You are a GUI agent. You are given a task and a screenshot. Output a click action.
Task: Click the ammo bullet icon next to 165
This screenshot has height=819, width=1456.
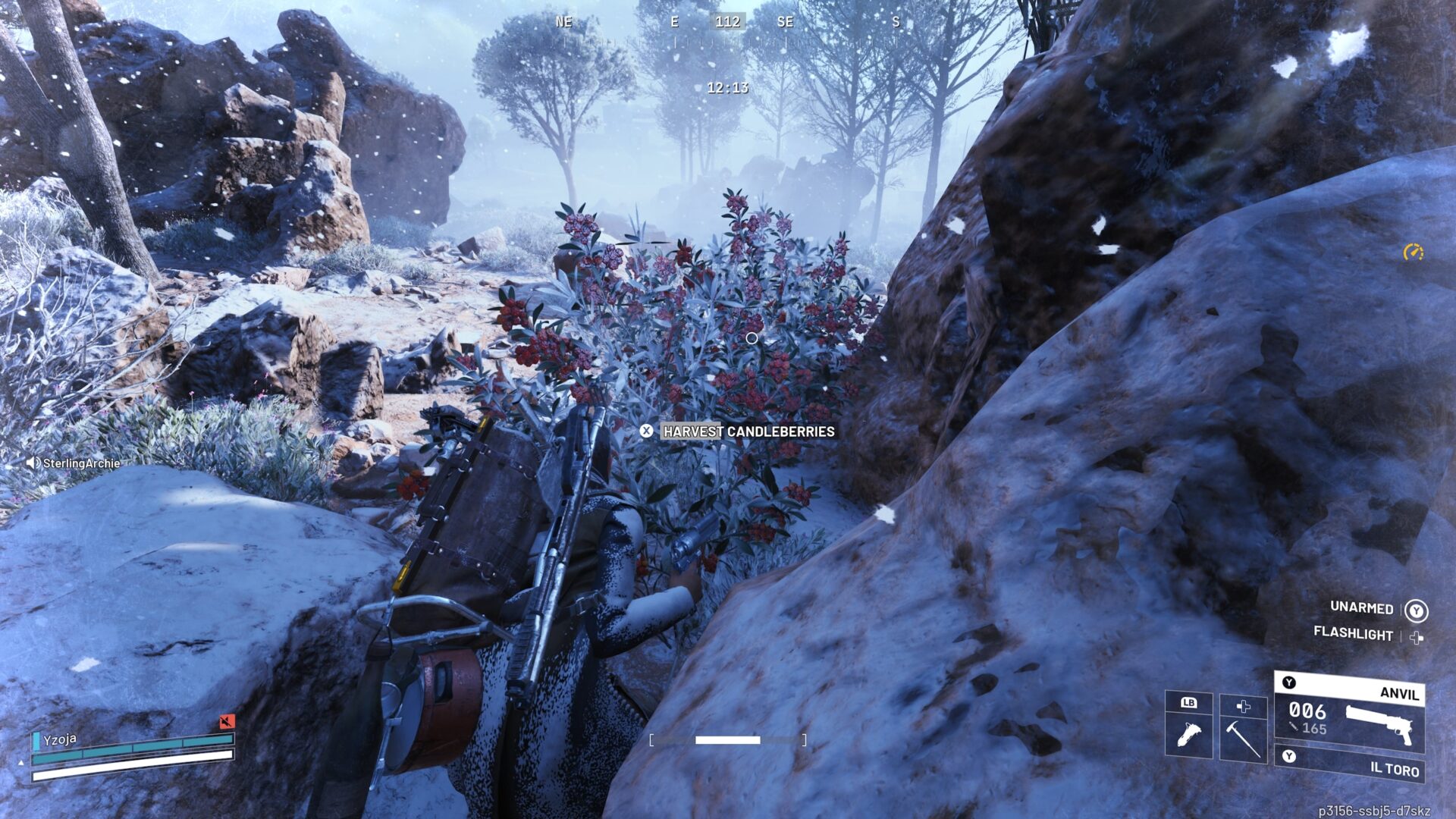[1294, 727]
